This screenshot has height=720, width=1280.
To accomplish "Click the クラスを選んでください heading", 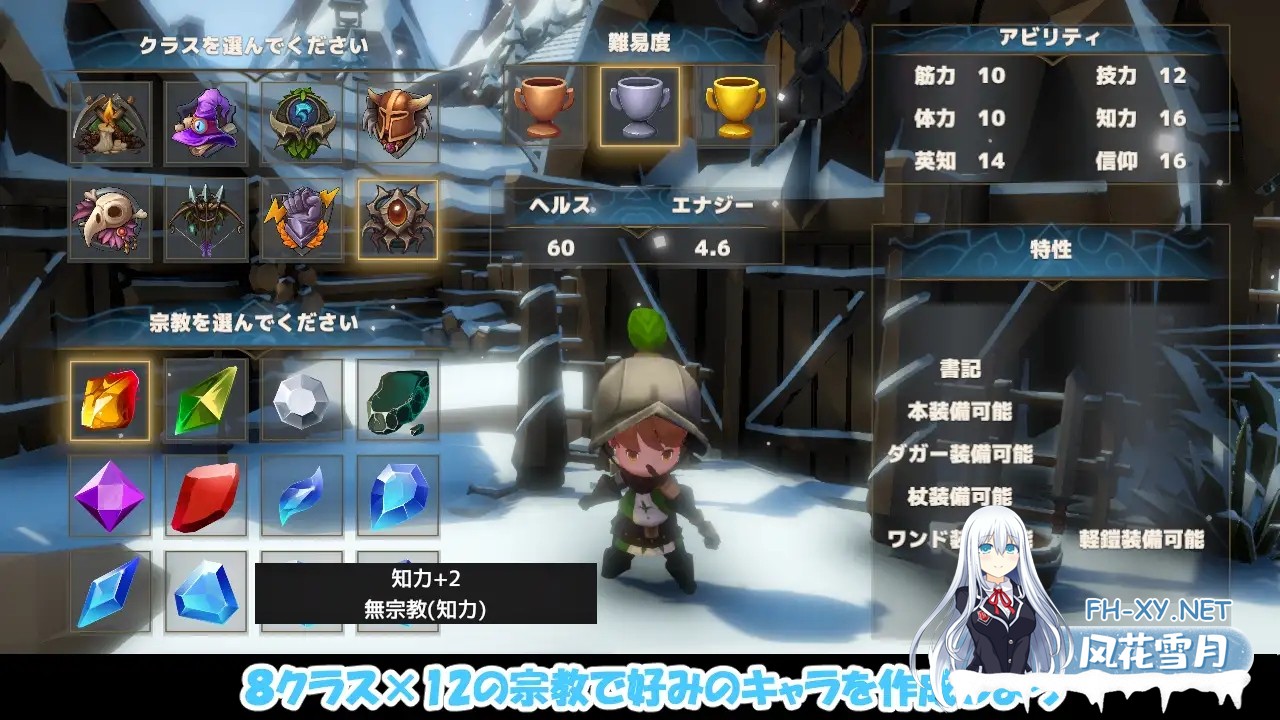I will 255,44.
